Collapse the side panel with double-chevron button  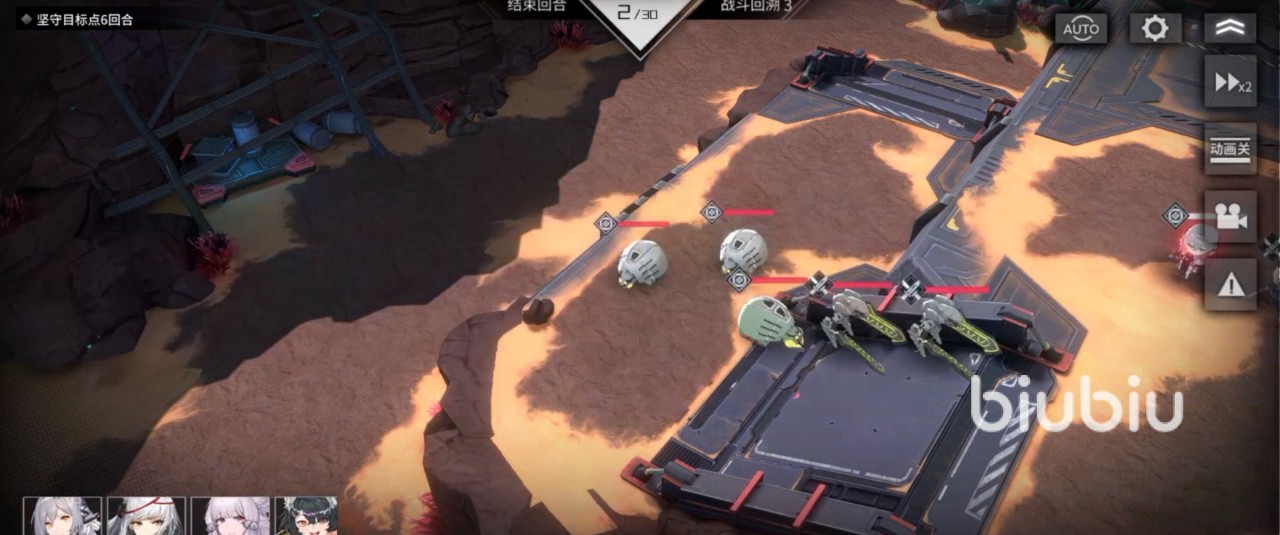pyautogui.click(x=1230, y=29)
